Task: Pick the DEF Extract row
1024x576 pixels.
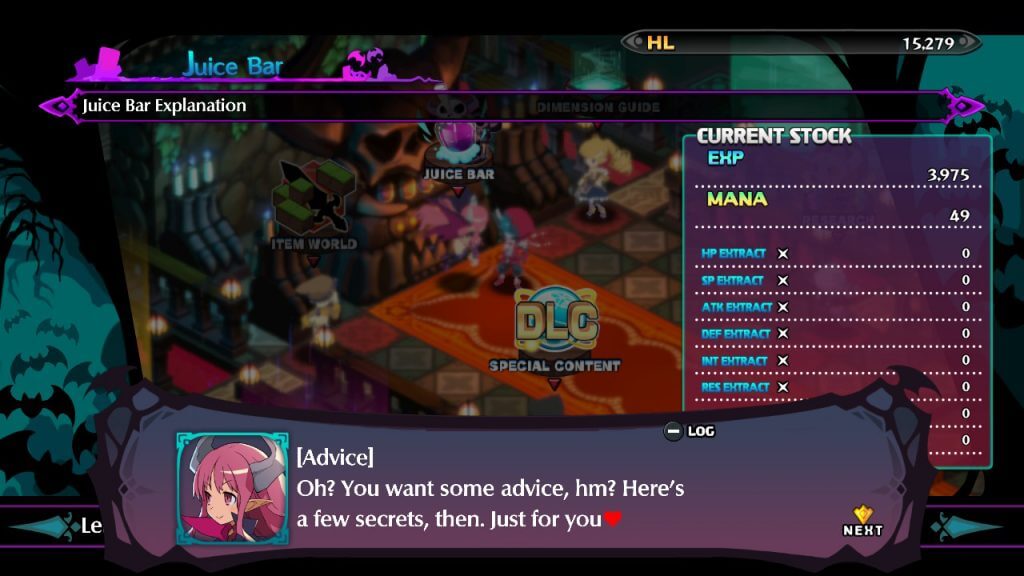Action: [836, 334]
